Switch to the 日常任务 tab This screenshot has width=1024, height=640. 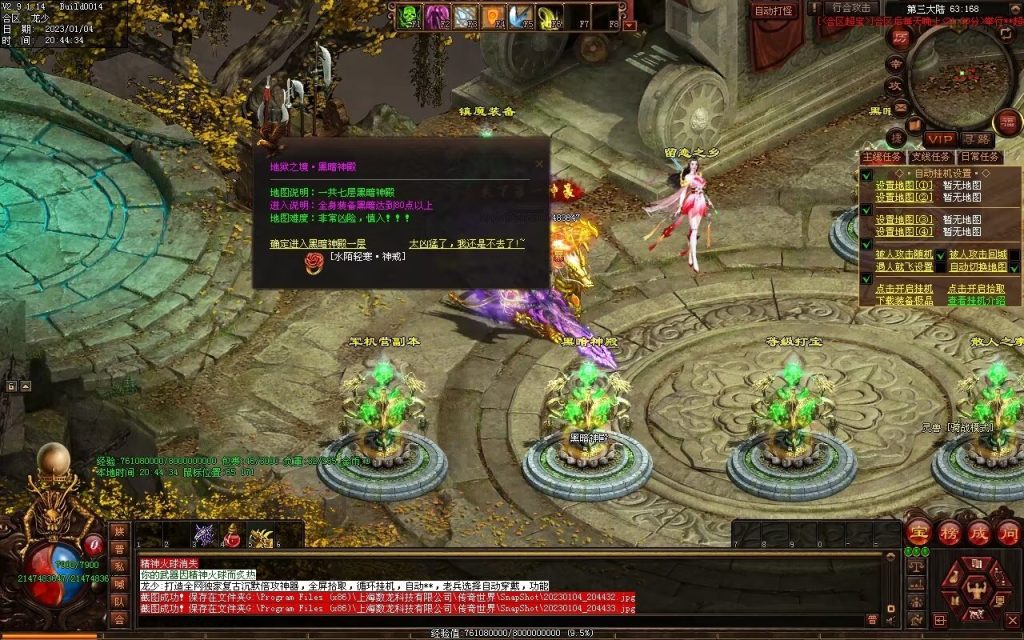tap(980, 156)
